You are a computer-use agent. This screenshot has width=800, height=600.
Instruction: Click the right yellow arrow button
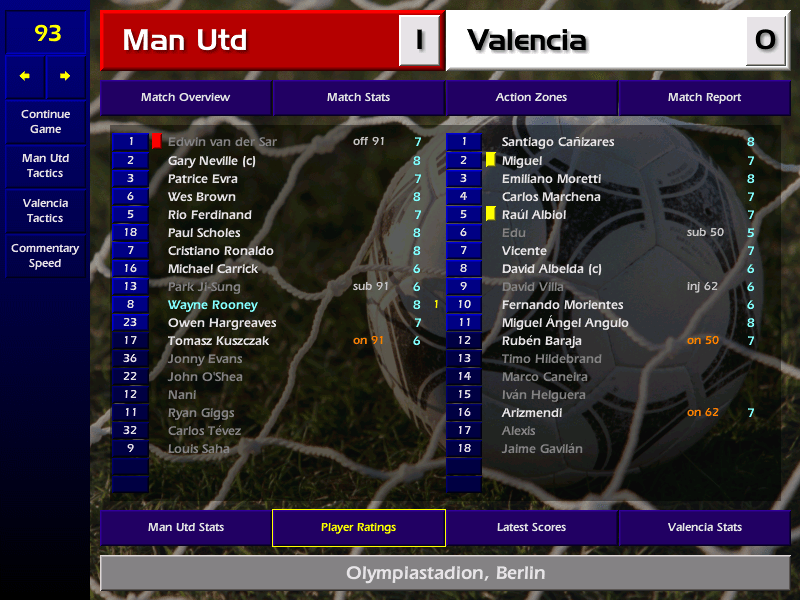point(66,76)
